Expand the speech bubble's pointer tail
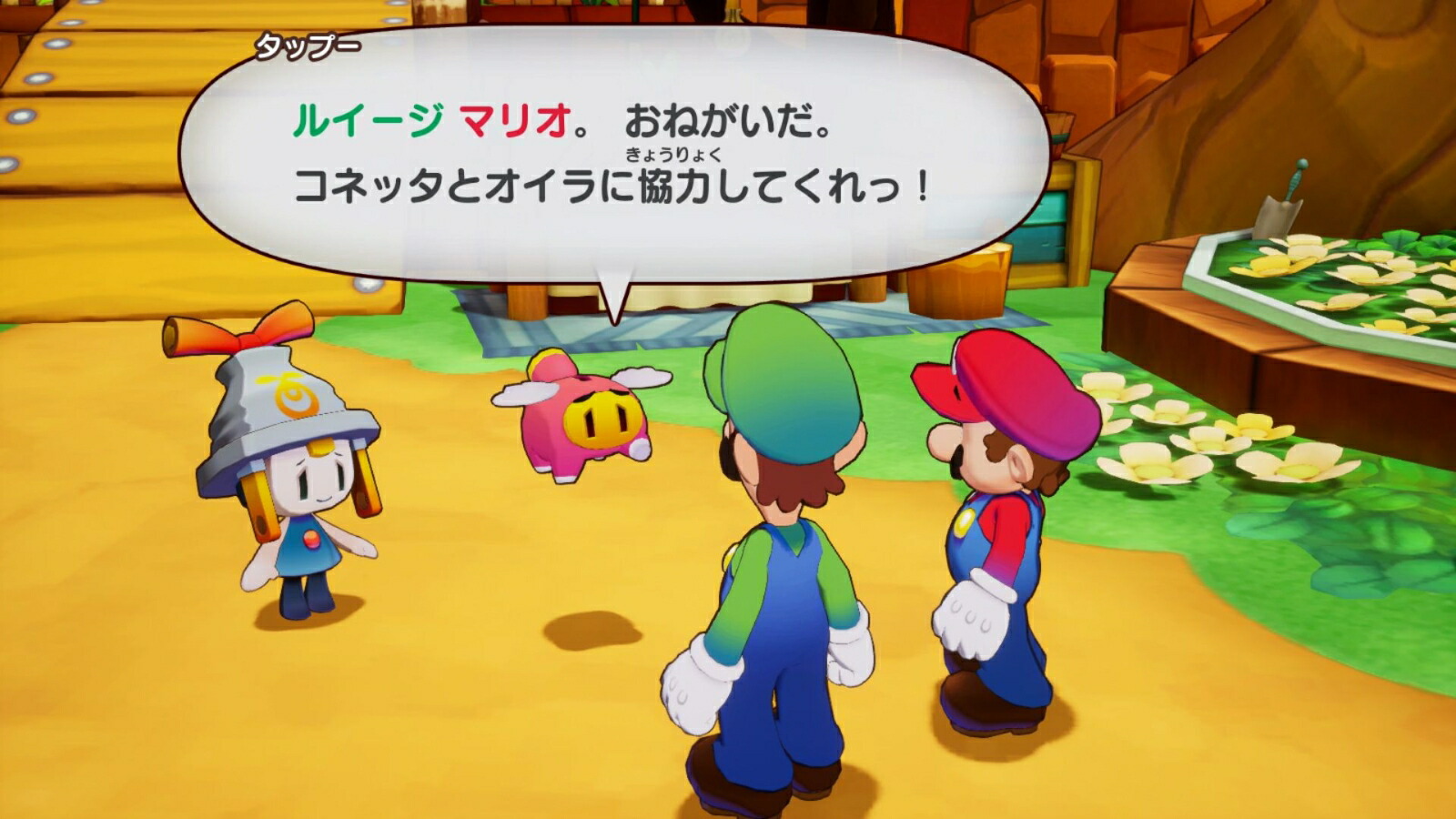Screen dimensions: 1456x819 (x=614, y=291)
